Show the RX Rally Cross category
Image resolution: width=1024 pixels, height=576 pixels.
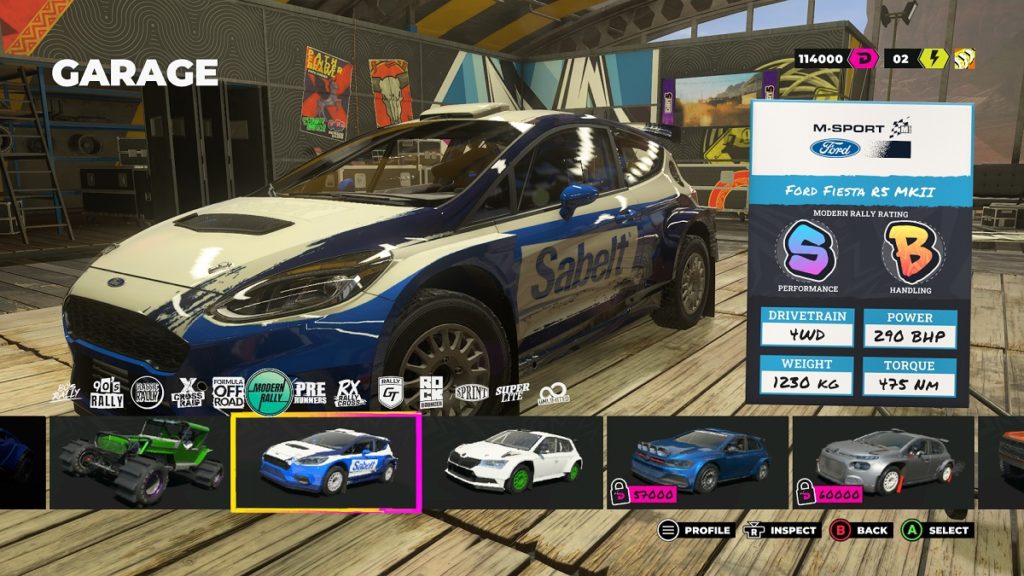click(x=350, y=393)
